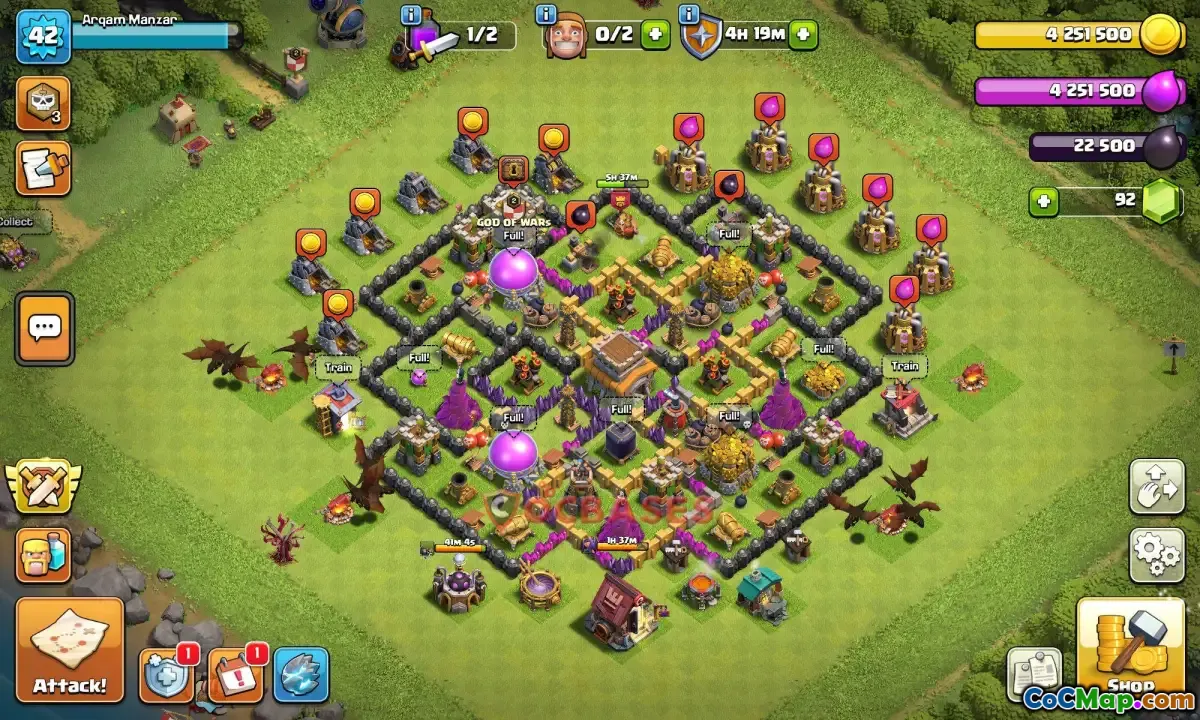Show info for the 1/2 army counter
This screenshot has height=720, width=1200.
(x=410, y=15)
